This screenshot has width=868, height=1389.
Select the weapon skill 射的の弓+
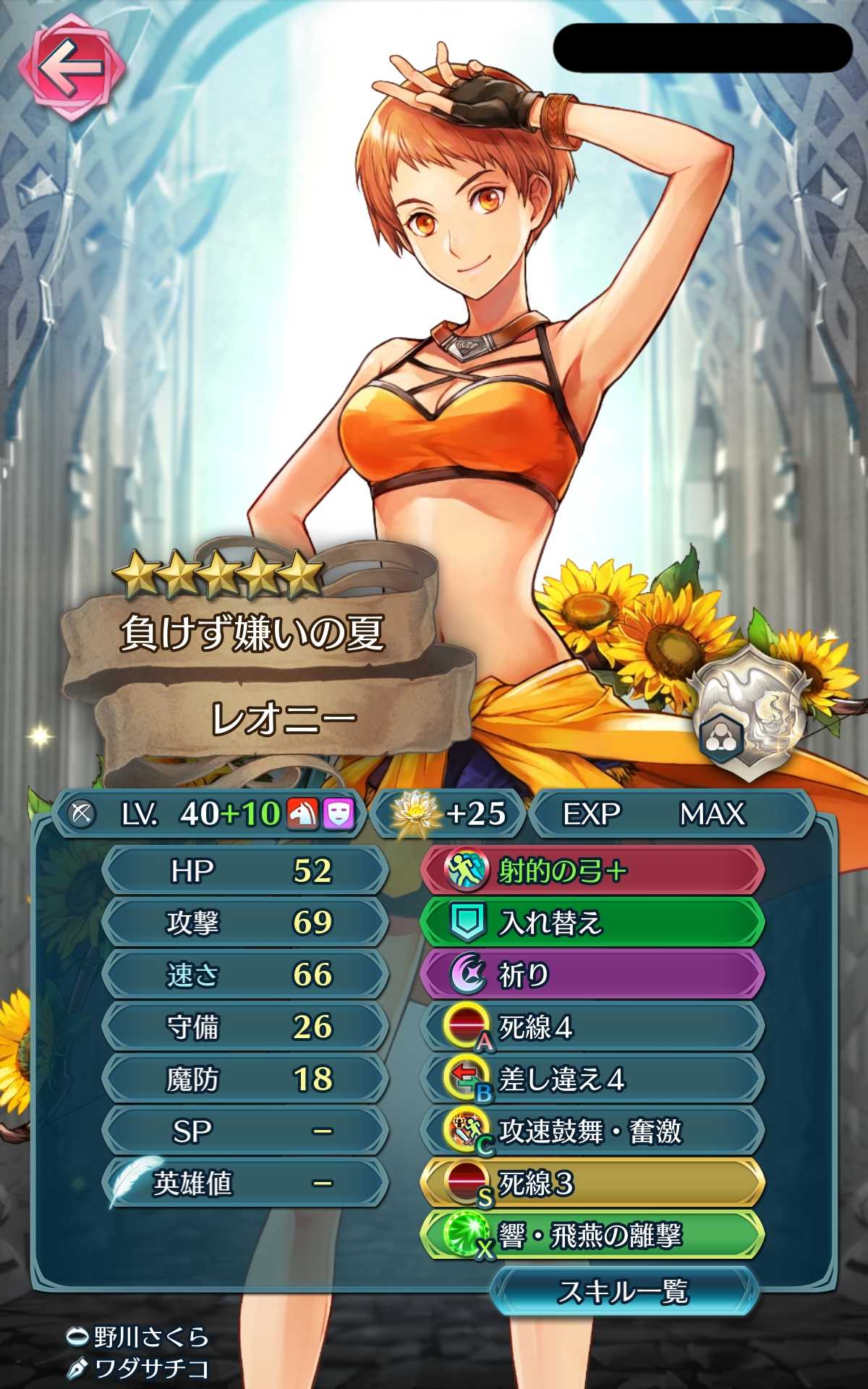pyautogui.click(x=592, y=870)
